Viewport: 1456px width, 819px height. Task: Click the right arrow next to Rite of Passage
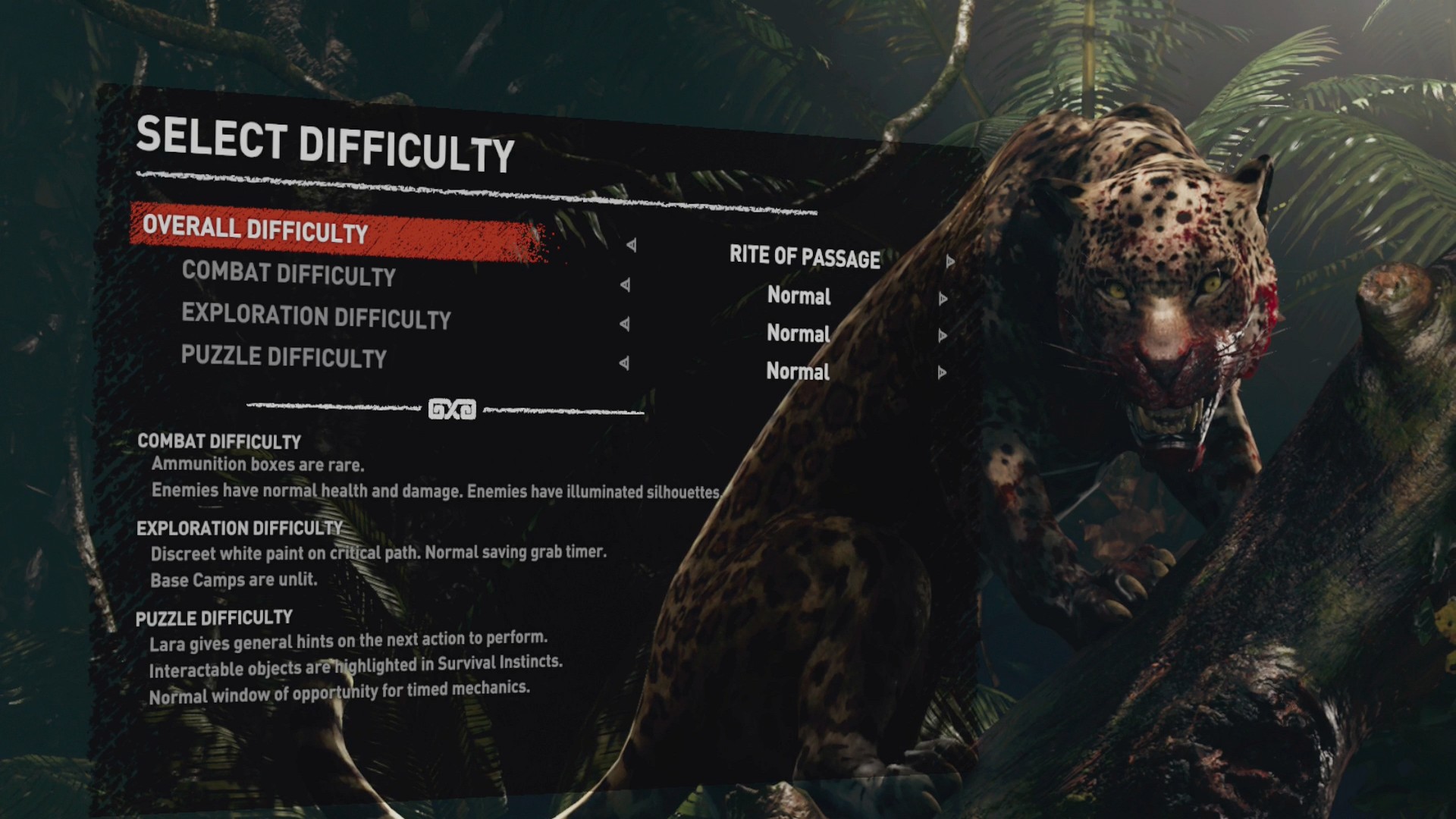[949, 262]
